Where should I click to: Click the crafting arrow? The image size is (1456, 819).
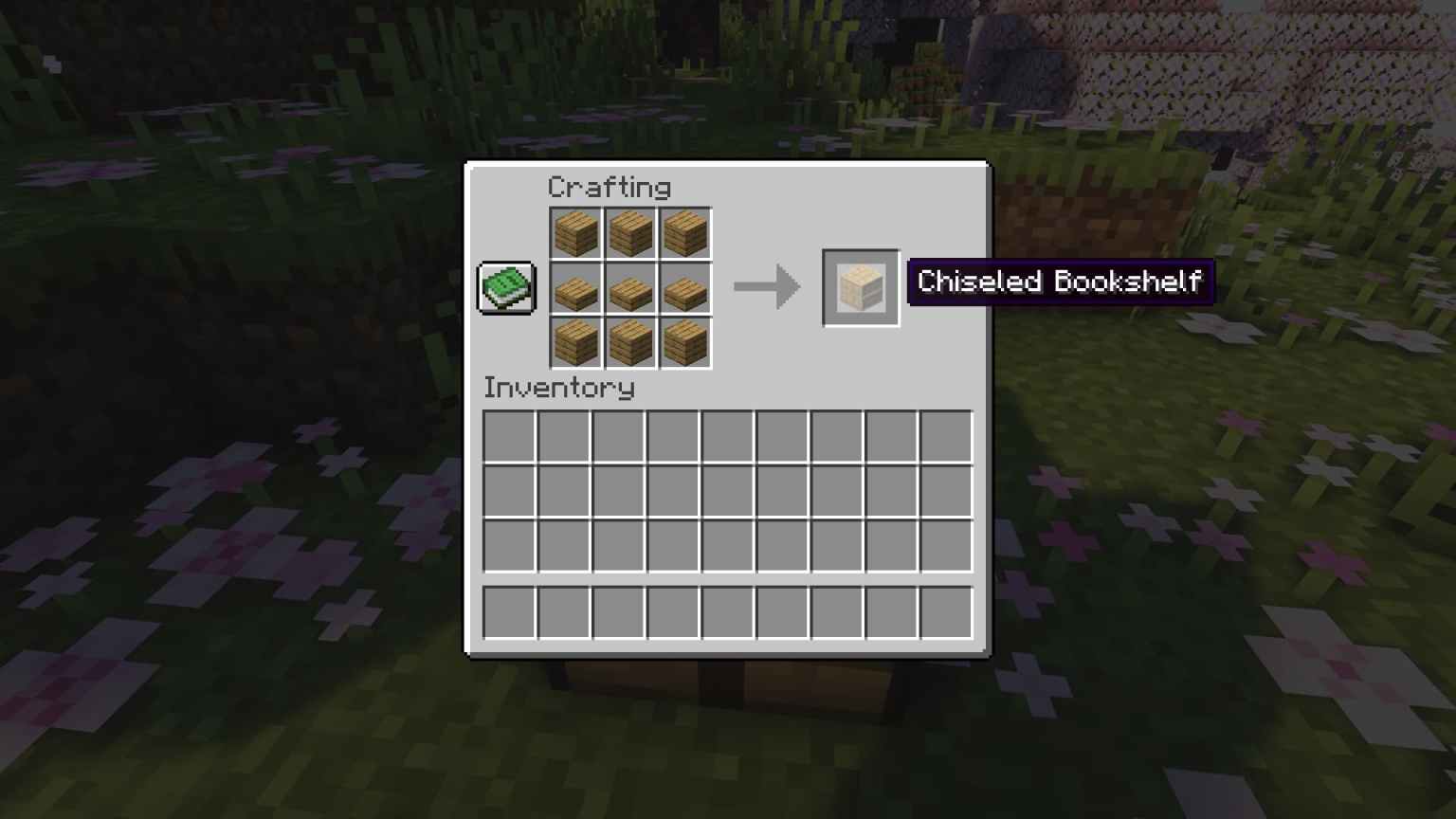766,286
